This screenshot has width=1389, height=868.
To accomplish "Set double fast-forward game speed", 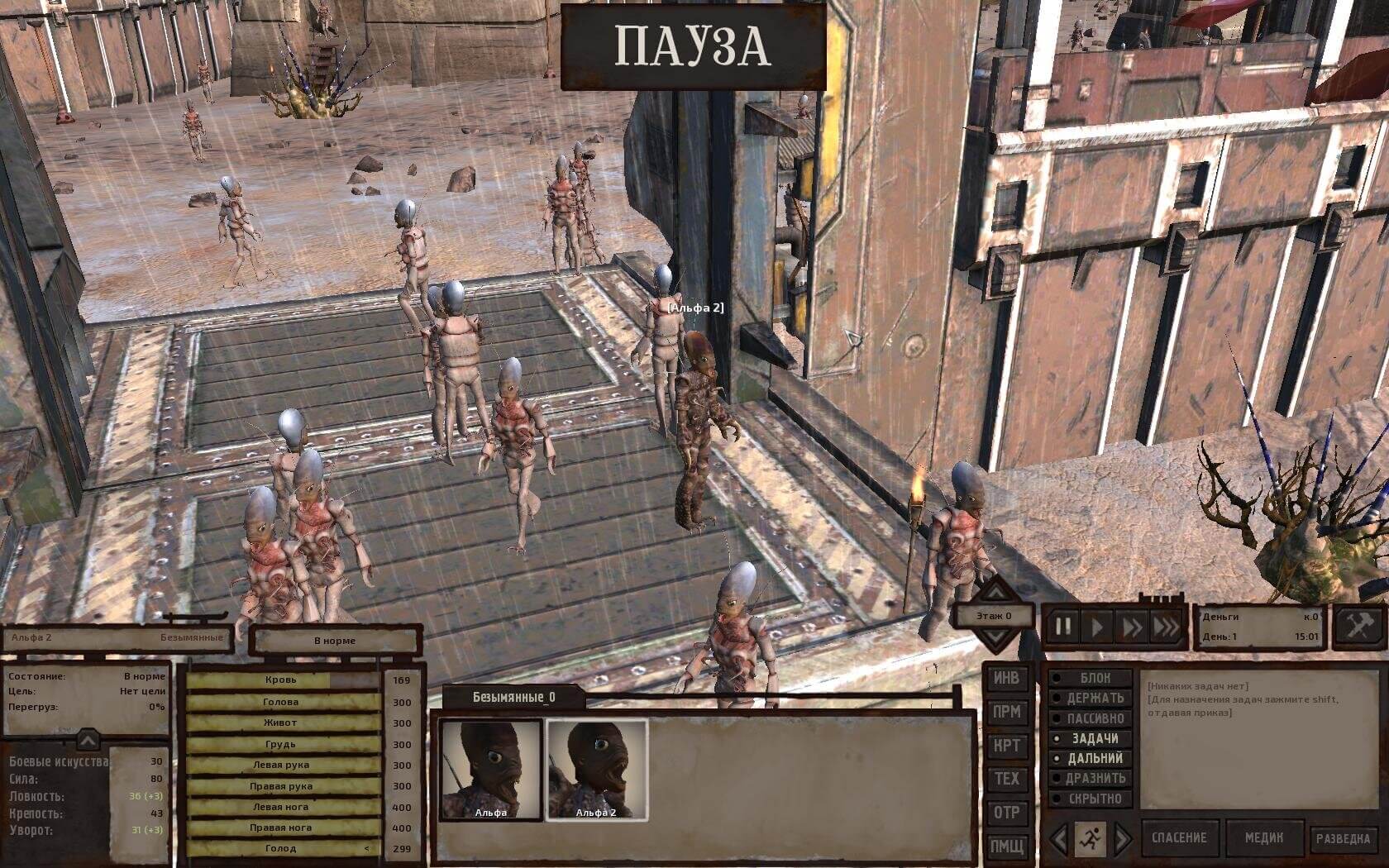I will coord(1131,627).
